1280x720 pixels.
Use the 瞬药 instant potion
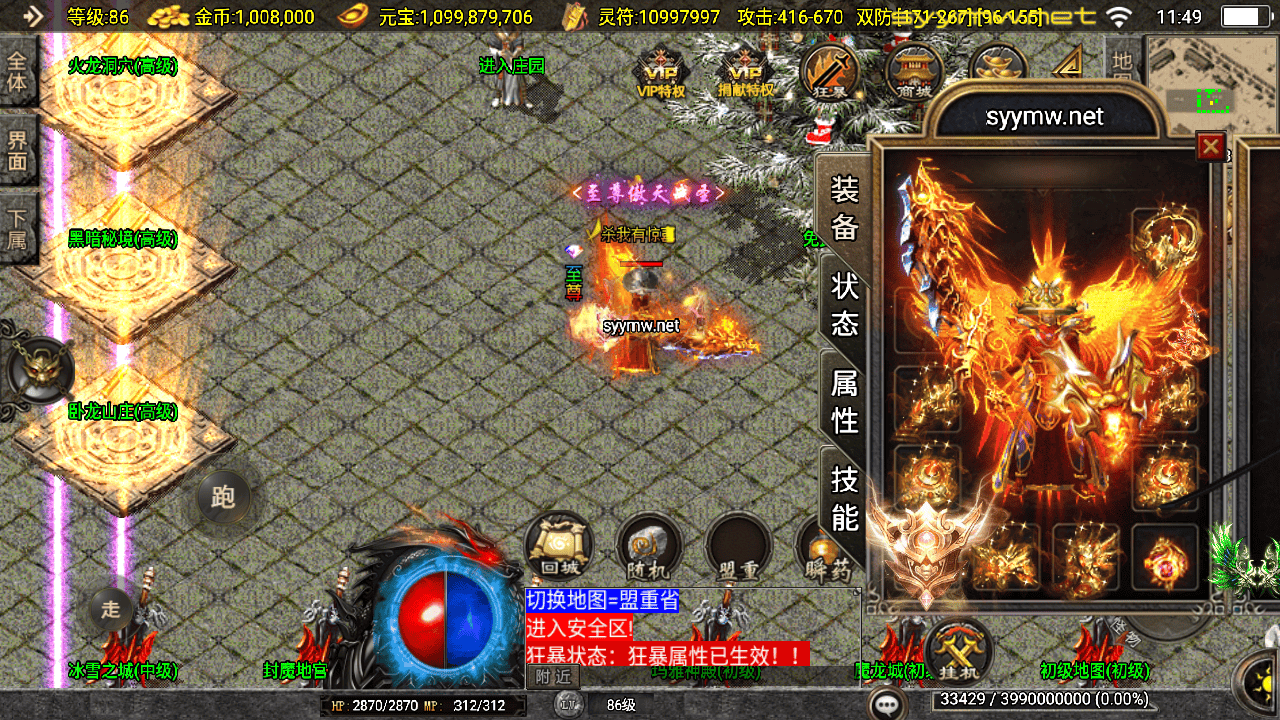[825, 549]
